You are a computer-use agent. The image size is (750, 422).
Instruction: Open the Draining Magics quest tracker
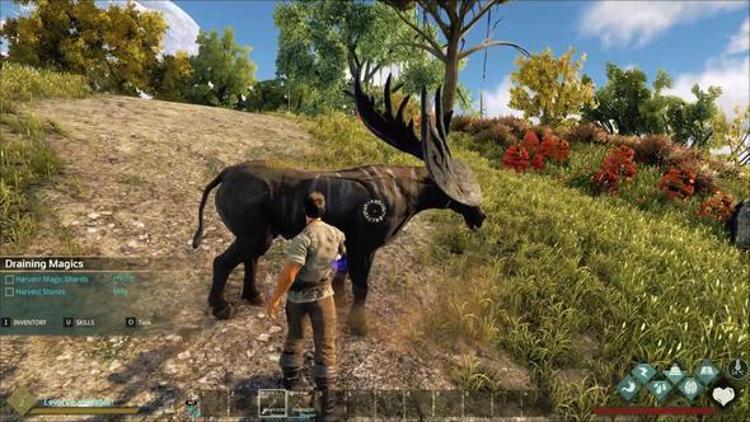pyautogui.click(x=45, y=264)
